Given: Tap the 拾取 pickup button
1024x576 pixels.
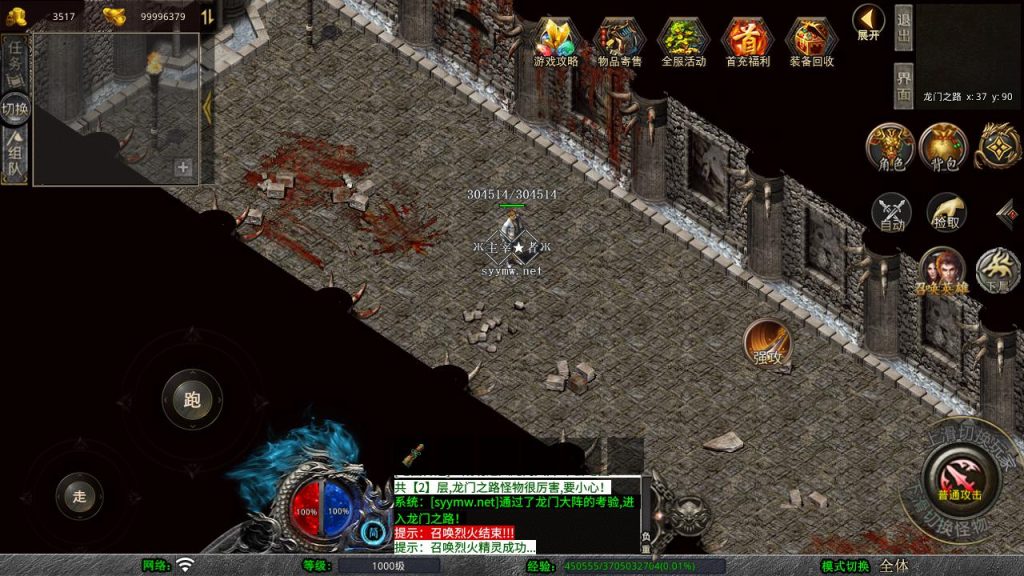Looking at the screenshot, I should [945, 213].
